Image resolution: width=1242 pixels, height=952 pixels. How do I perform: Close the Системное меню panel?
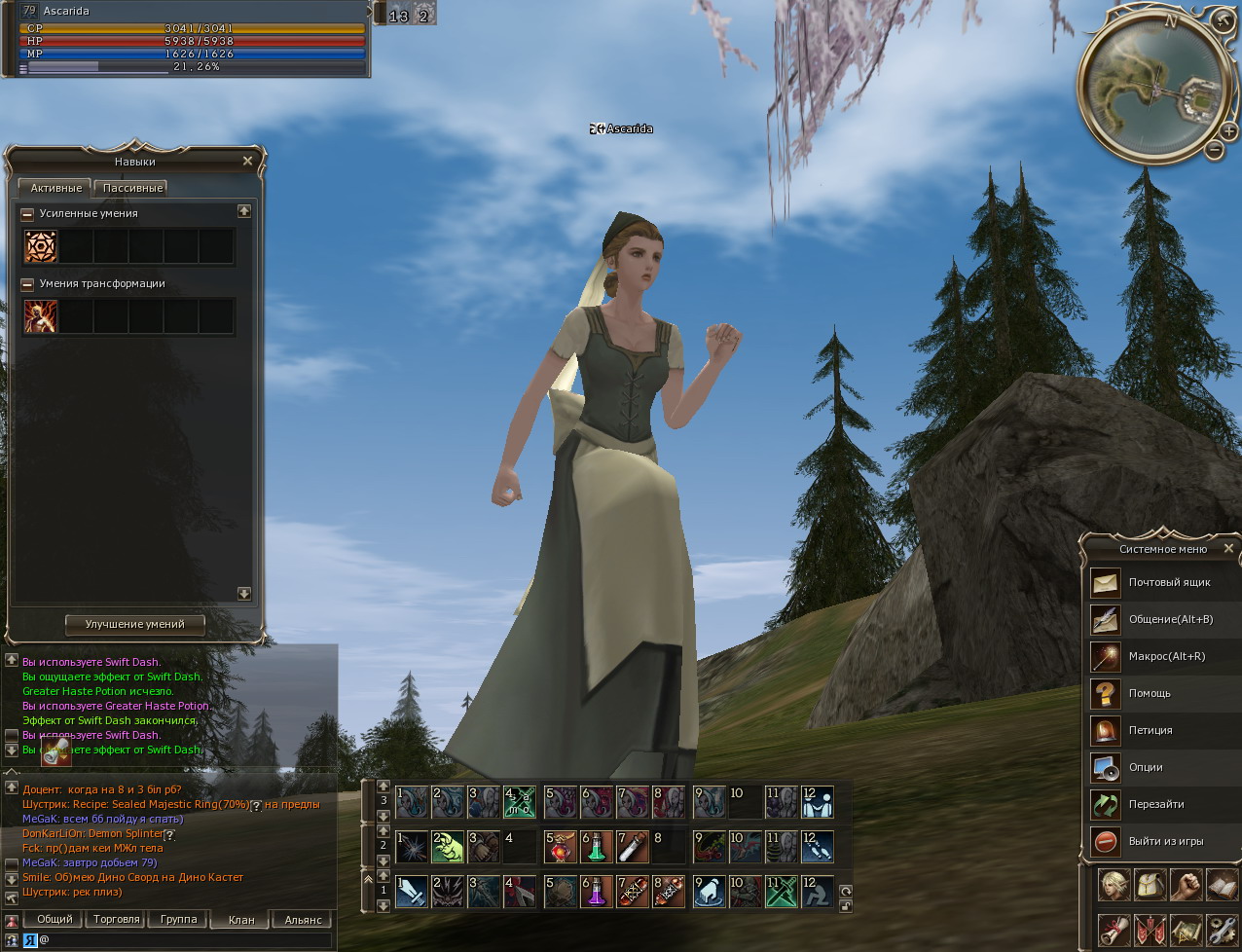1228,549
